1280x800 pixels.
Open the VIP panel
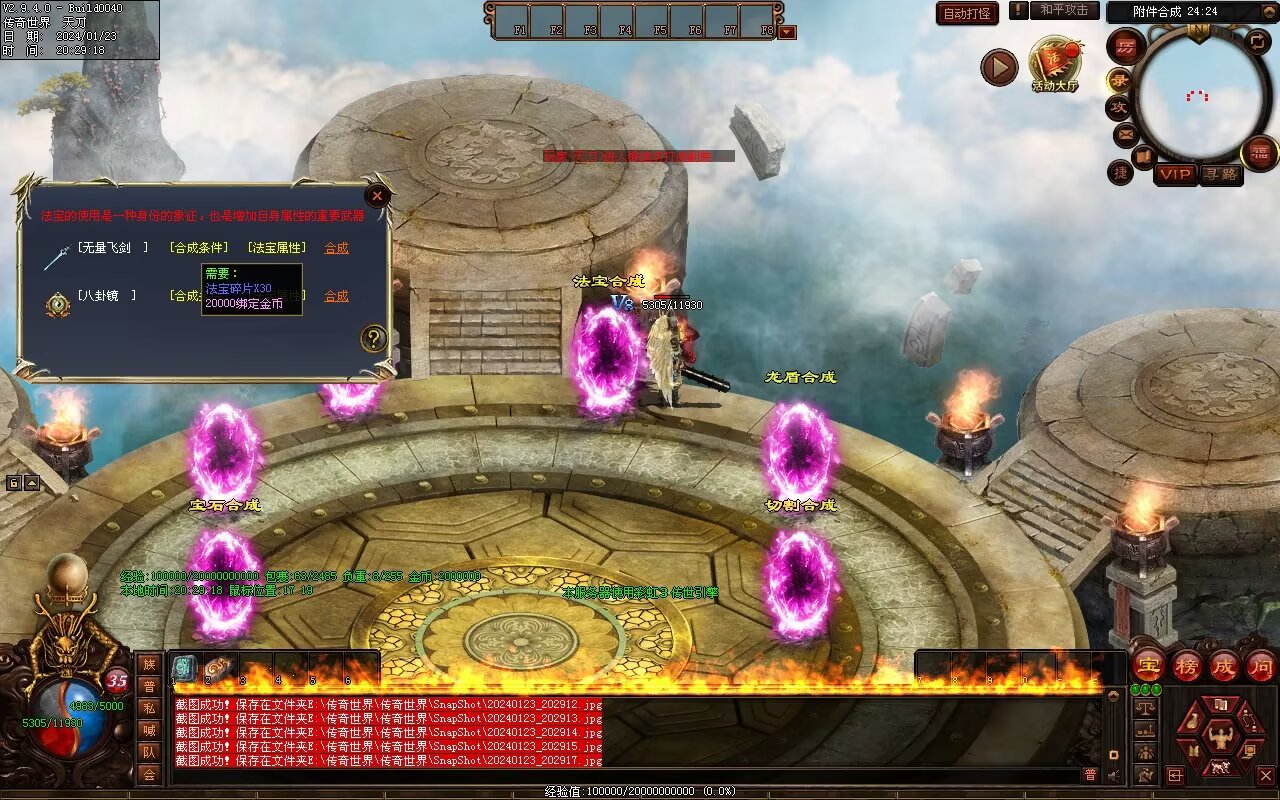pyautogui.click(x=1175, y=174)
